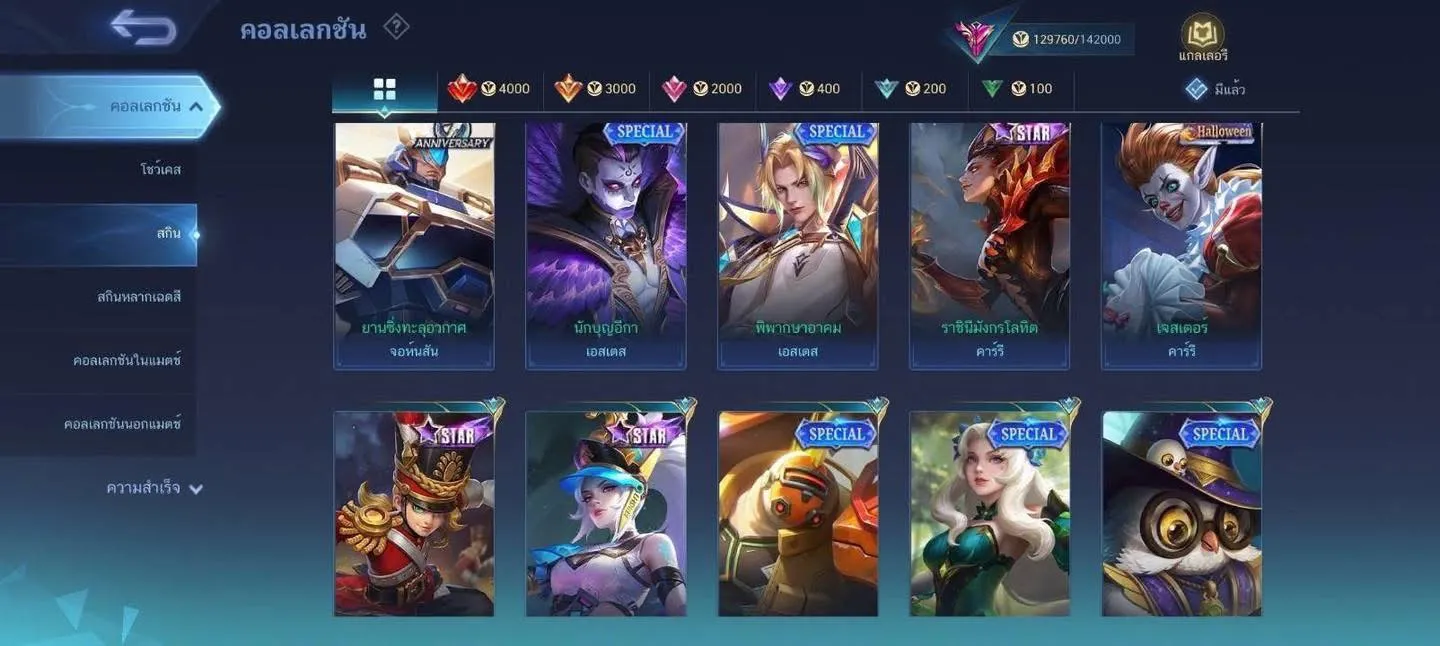This screenshot has height=646, width=1440.
Task: Select the Johnson Anniversary skin card
Action: (x=414, y=245)
